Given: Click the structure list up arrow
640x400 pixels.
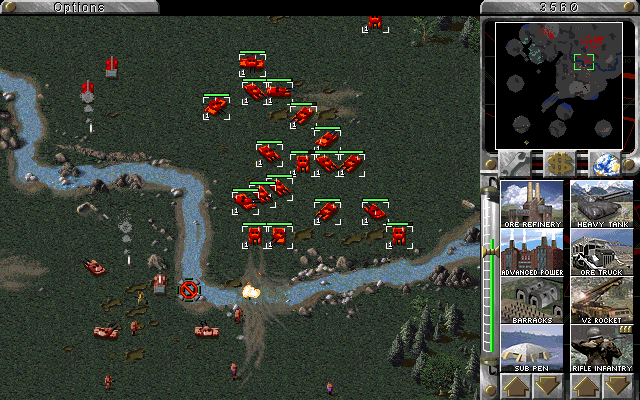Looking at the screenshot, I should point(515,385).
